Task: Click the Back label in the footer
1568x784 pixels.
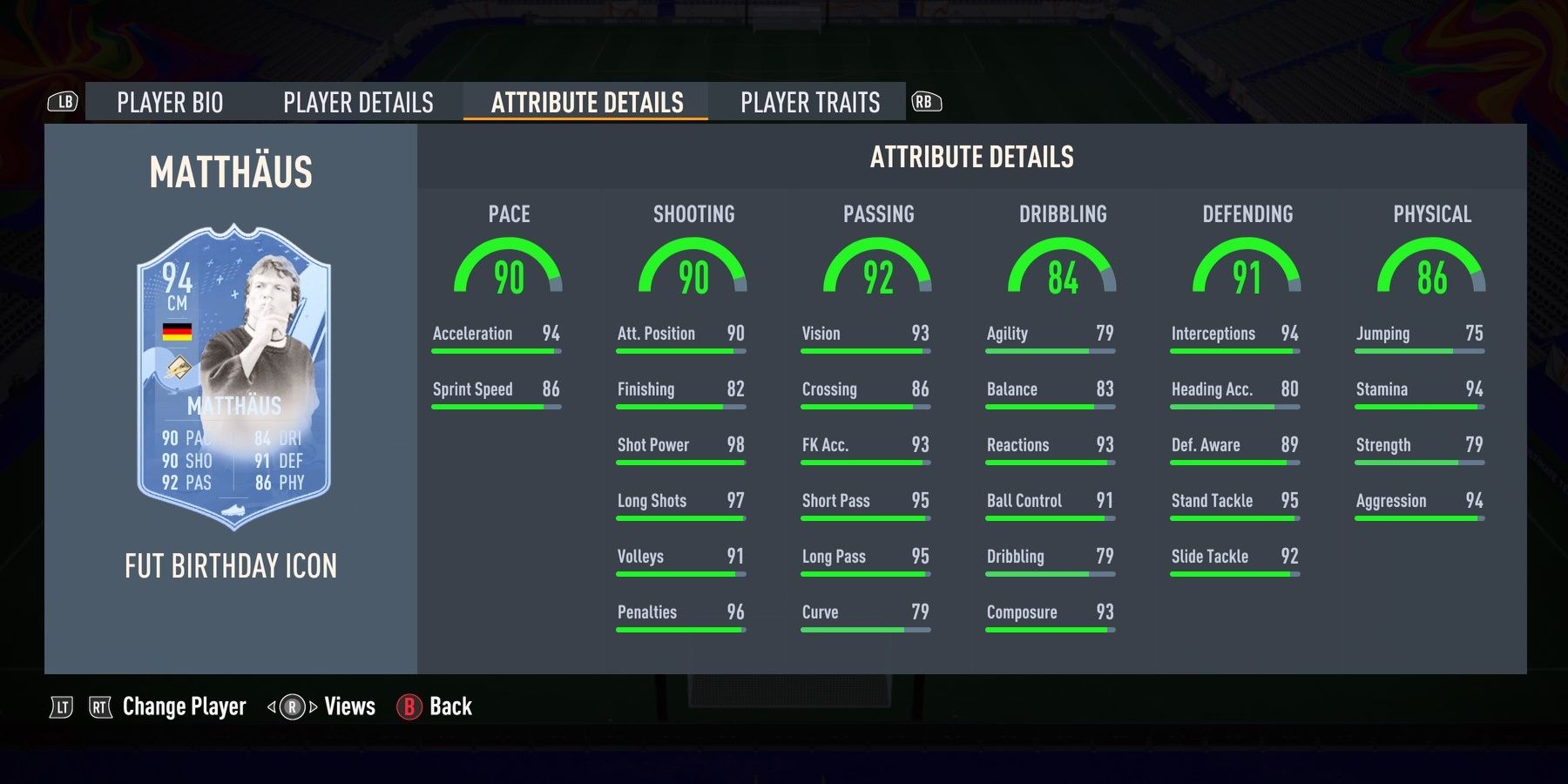Action: (449, 706)
